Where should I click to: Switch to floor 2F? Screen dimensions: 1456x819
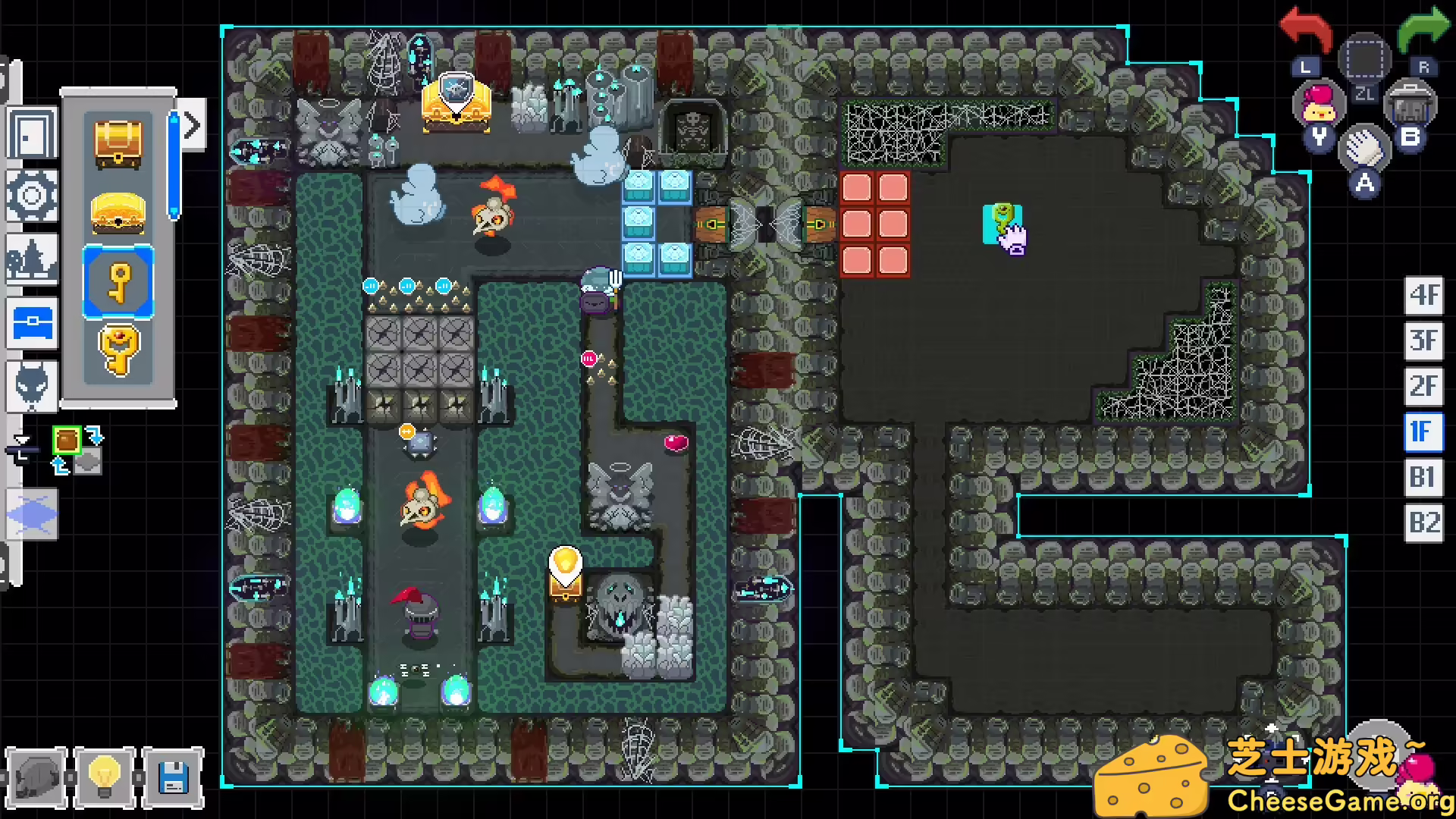[x=1423, y=387]
